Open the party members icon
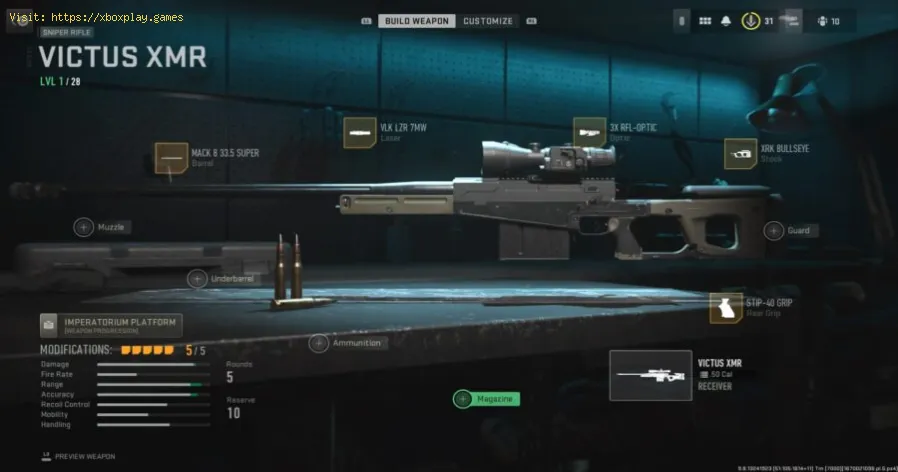 tap(822, 20)
